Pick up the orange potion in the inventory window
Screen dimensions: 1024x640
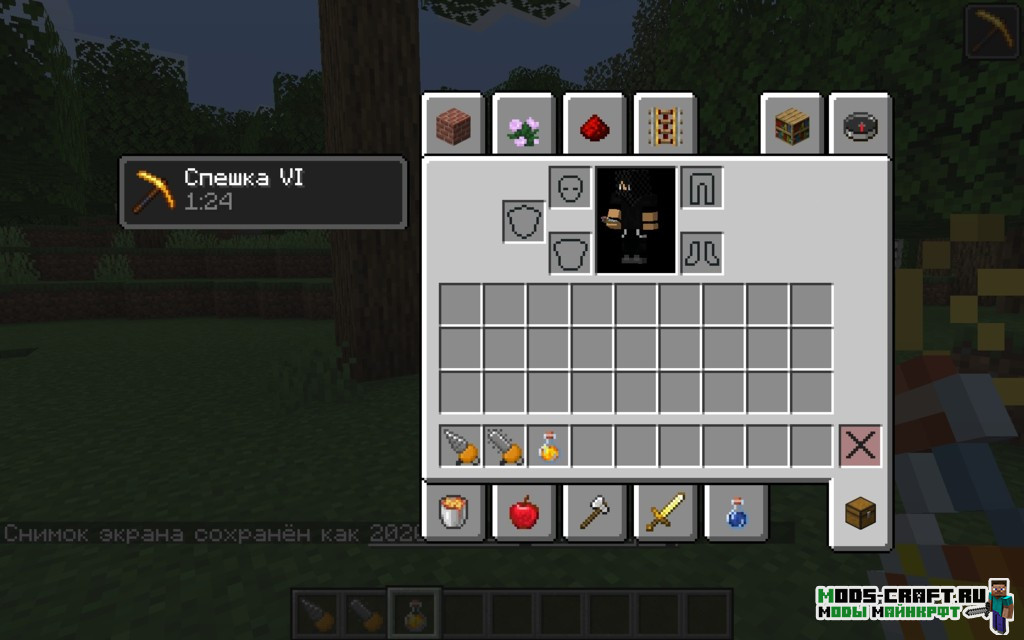[x=548, y=446]
